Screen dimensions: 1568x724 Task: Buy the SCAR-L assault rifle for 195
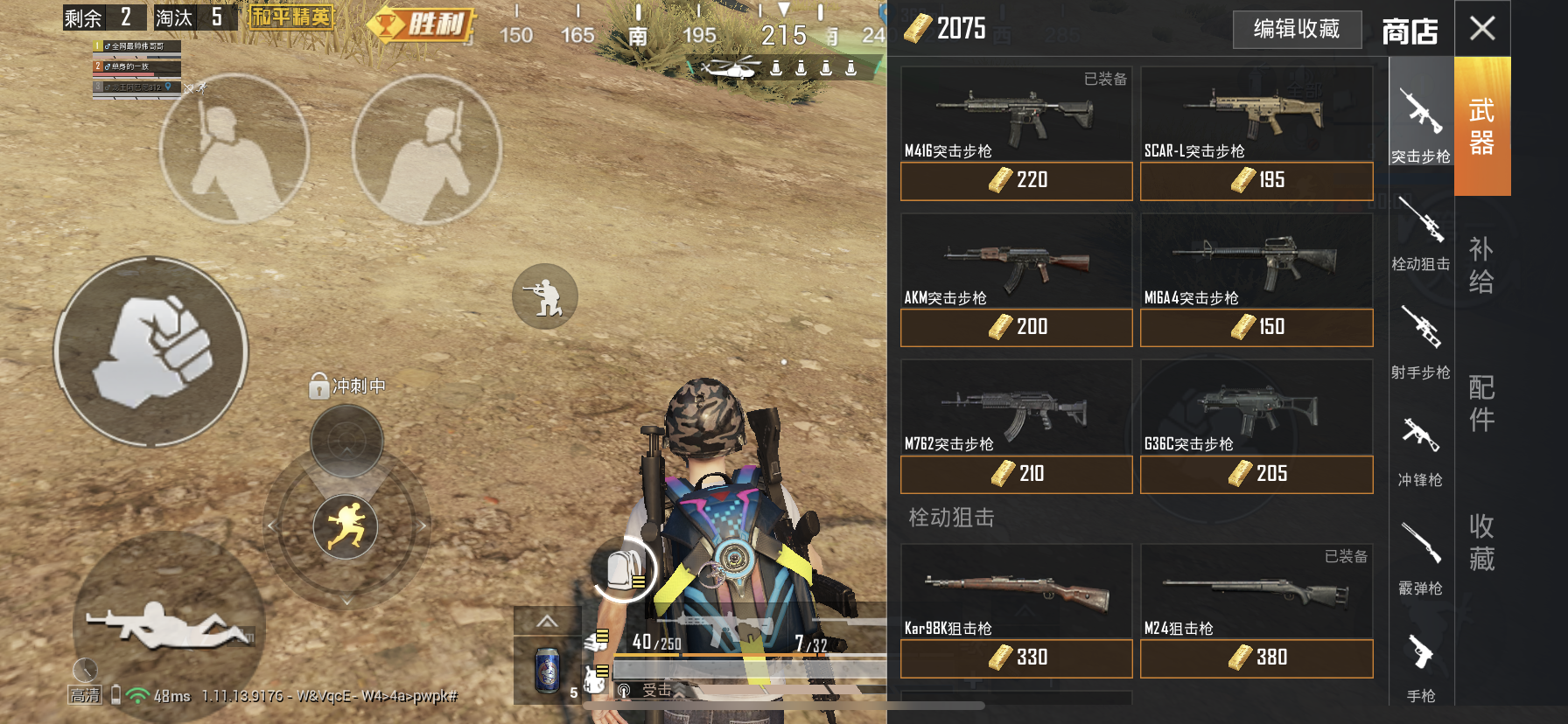1256,181
